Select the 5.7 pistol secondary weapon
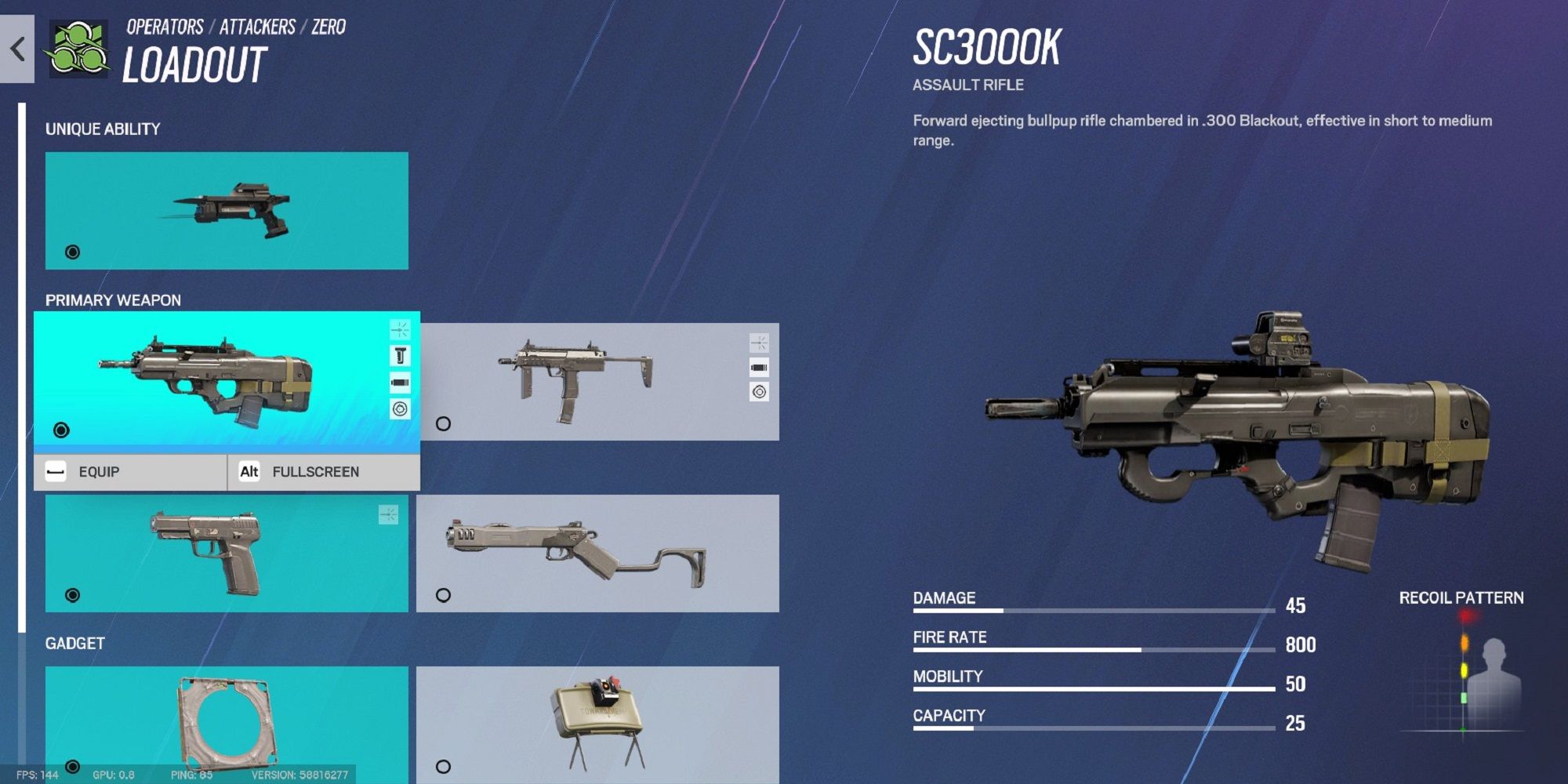Image resolution: width=1568 pixels, height=784 pixels. (227, 553)
